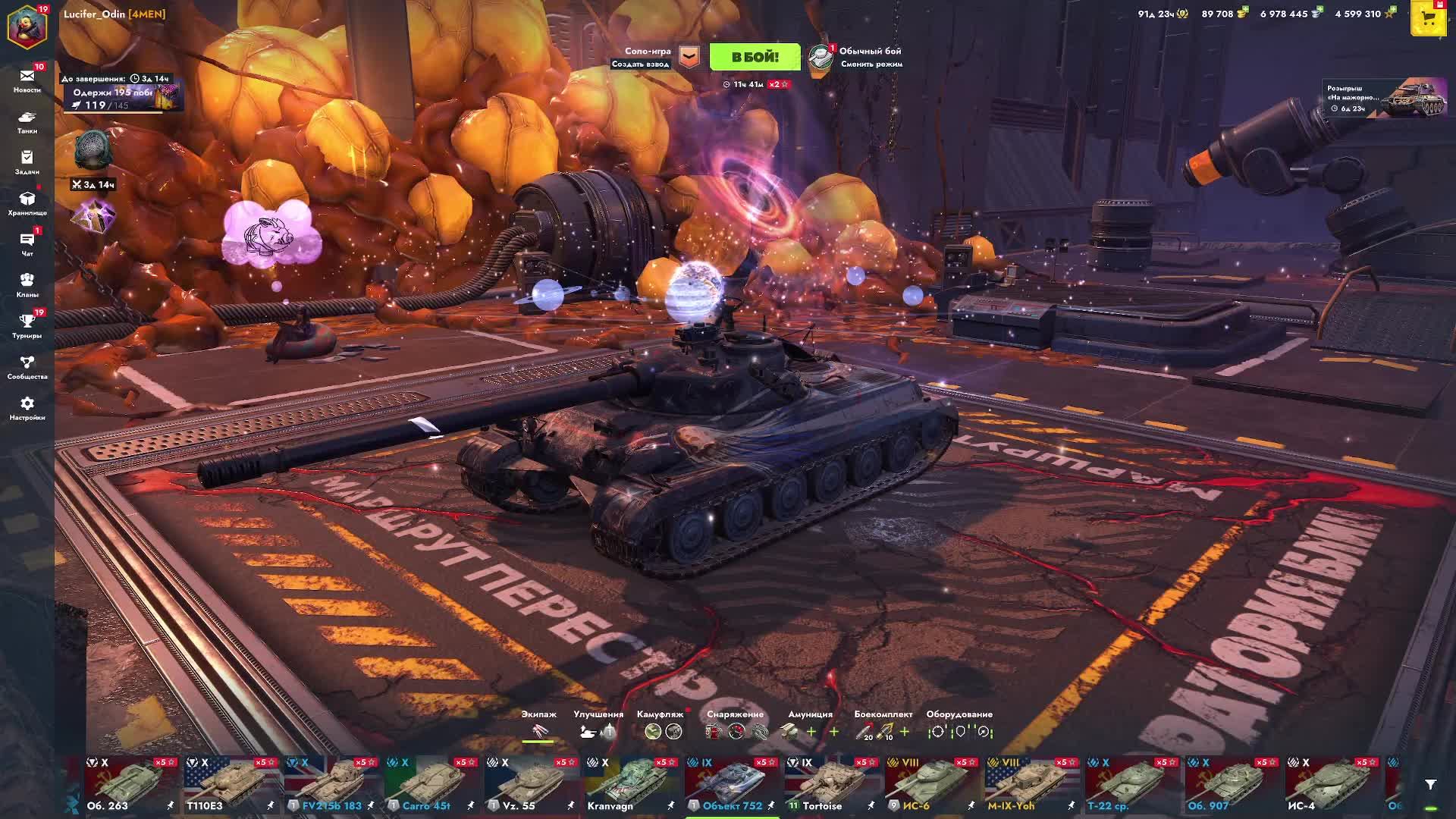The height and width of the screenshot is (819, 1456).
Task: Open the tank carousel filter
Action: (1430, 784)
